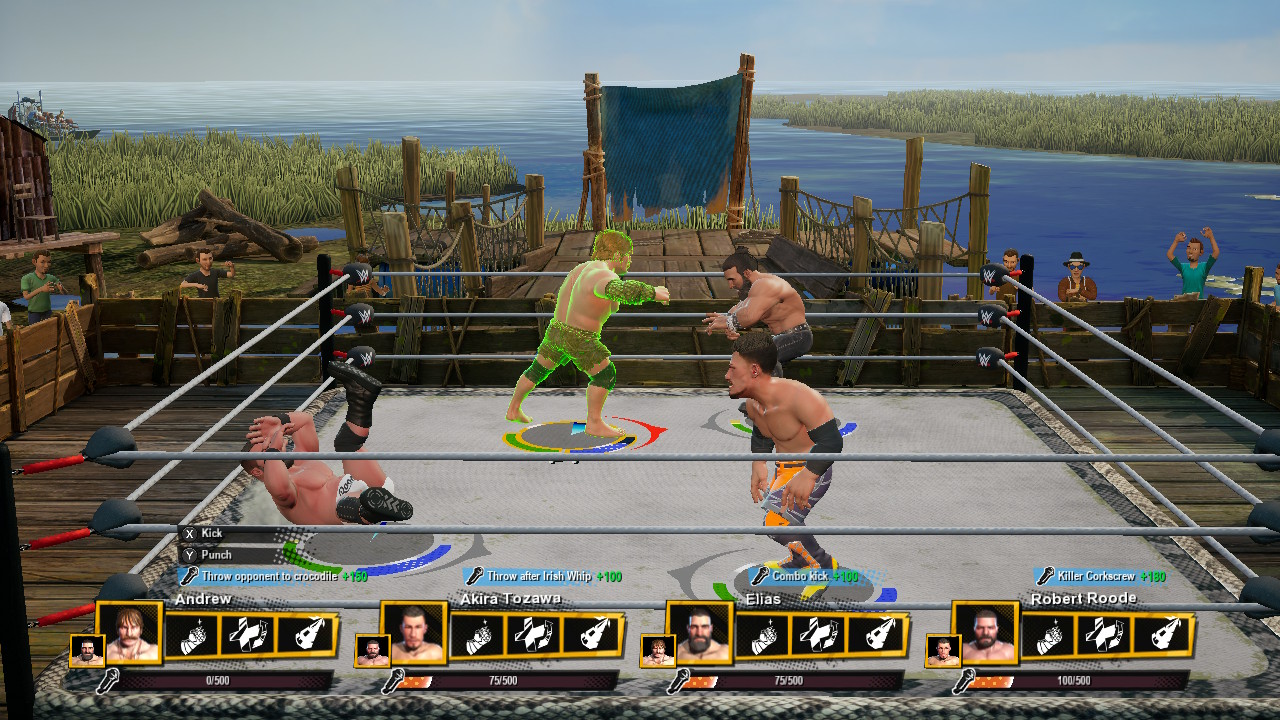Select Elias's large wrestler portrait
The image size is (1280, 720).
(702, 634)
